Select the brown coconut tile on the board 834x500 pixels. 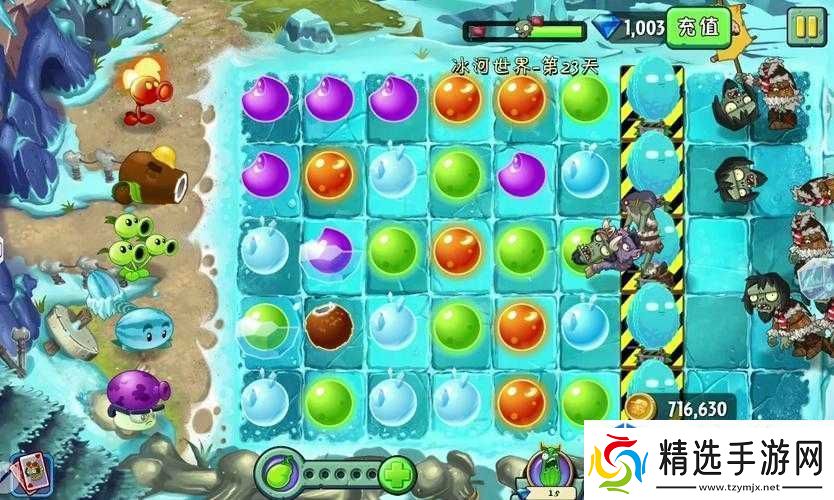click(329, 327)
